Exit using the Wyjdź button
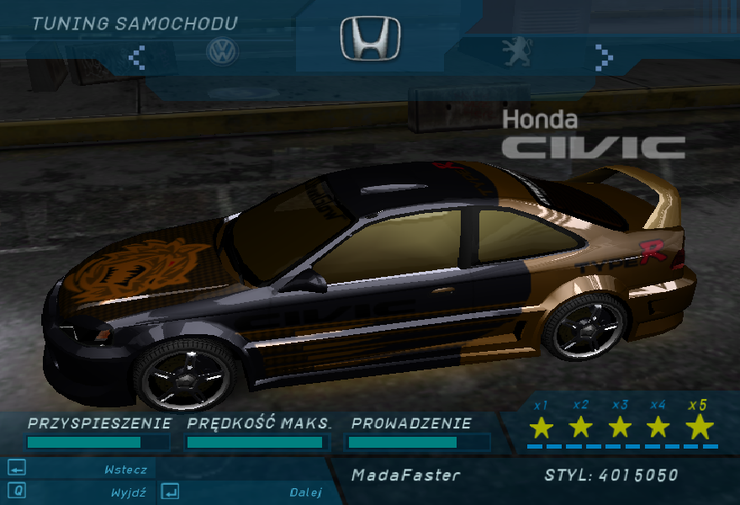Viewport: 740px width, 505px height. click(x=128, y=492)
